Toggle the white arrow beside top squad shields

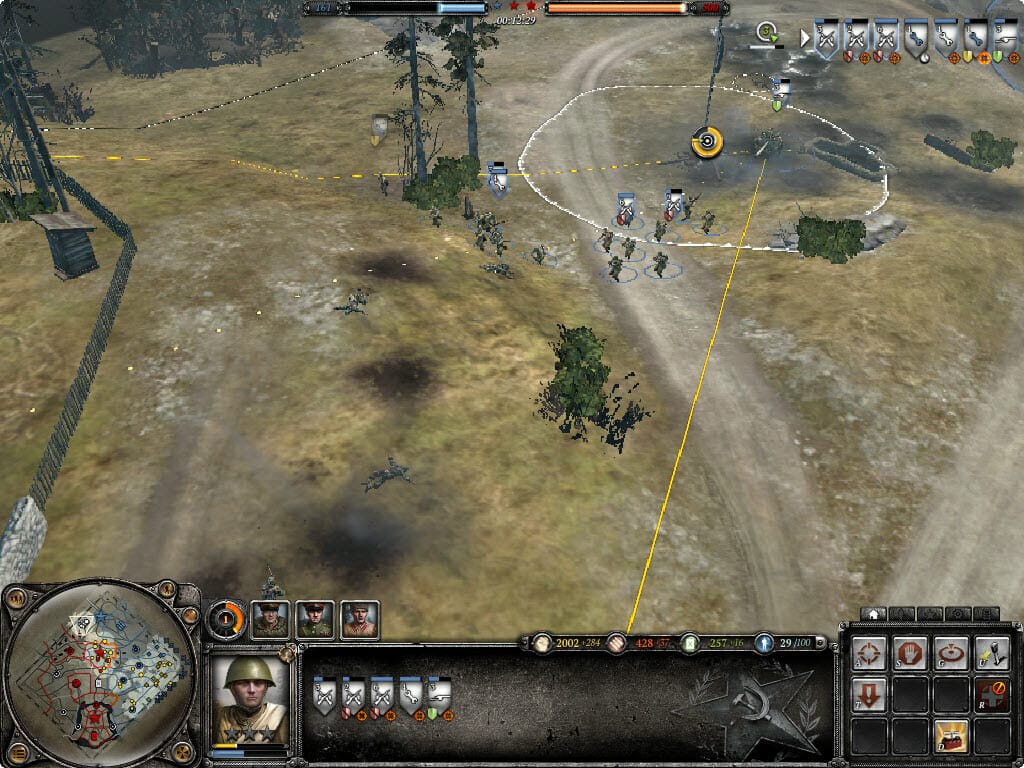click(x=805, y=38)
